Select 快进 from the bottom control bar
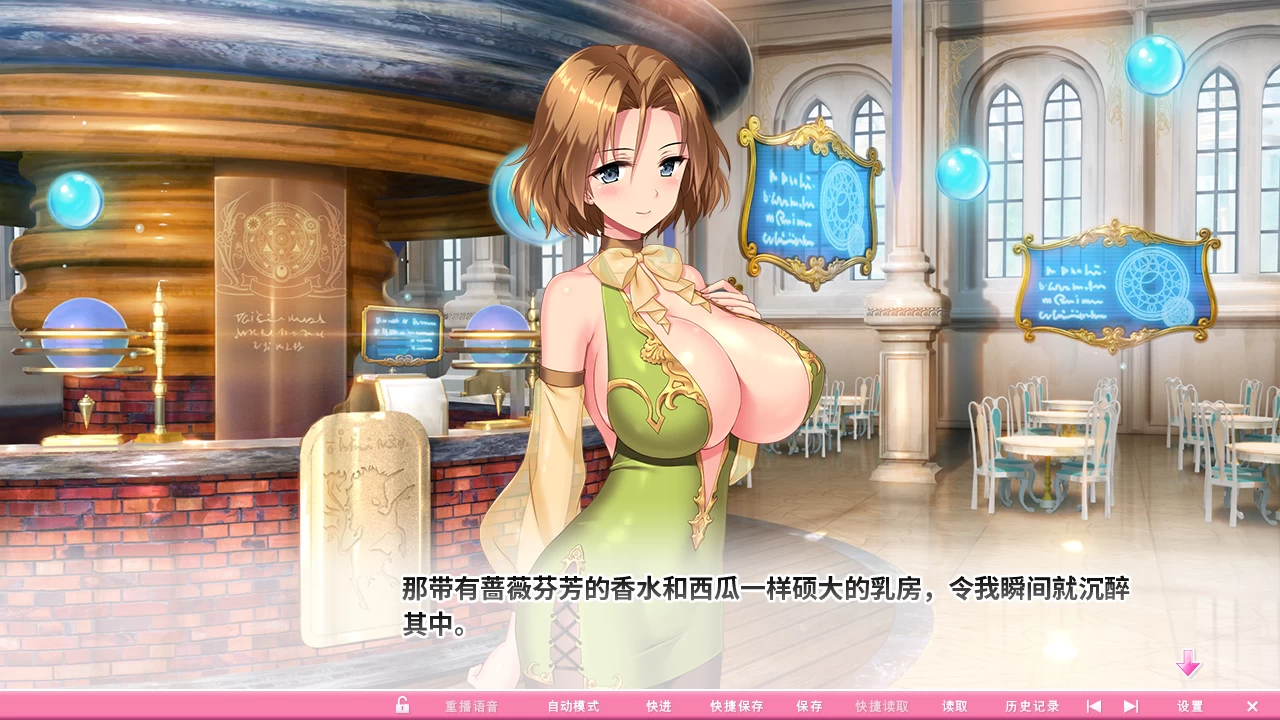Viewport: 1280px width, 720px height. pos(659,705)
